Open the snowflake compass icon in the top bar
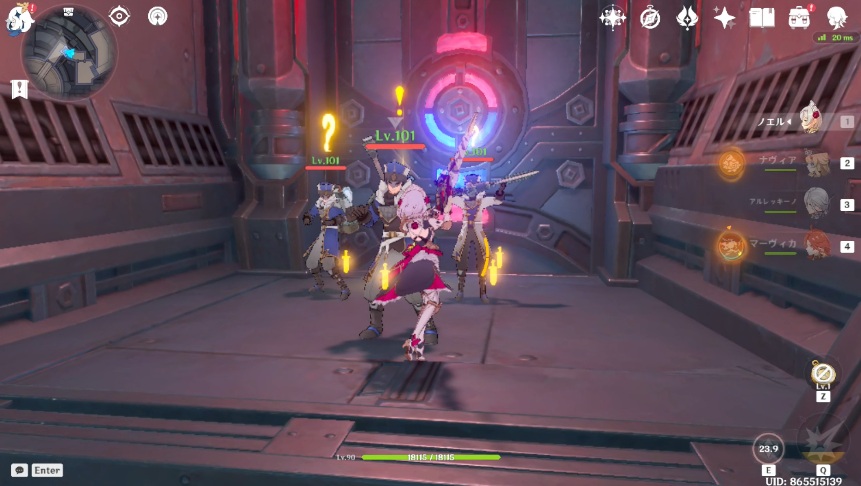861x486 pixels. pyautogui.click(x=612, y=17)
